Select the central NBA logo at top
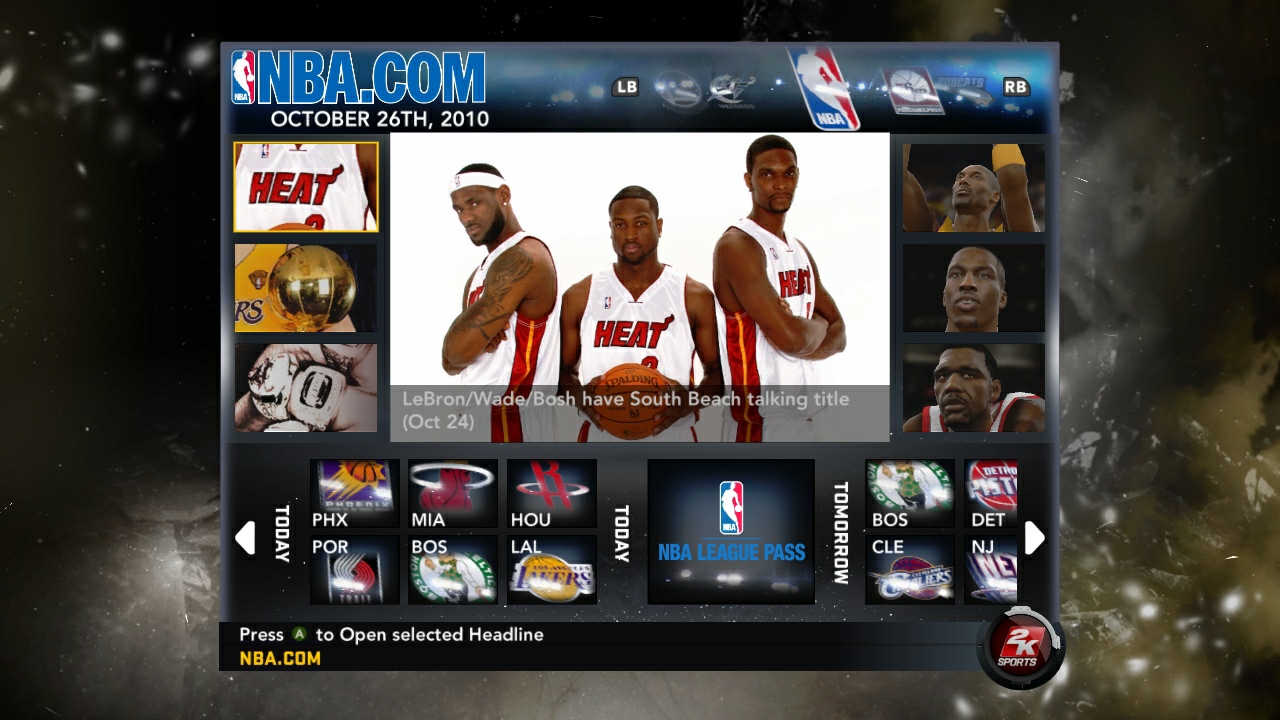The height and width of the screenshot is (720, 1280). point(820,85)
